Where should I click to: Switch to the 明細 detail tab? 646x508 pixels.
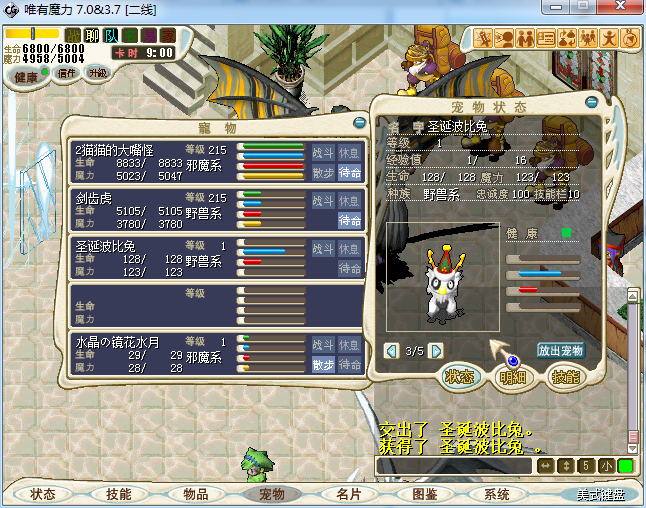click(x=512, y=377)
